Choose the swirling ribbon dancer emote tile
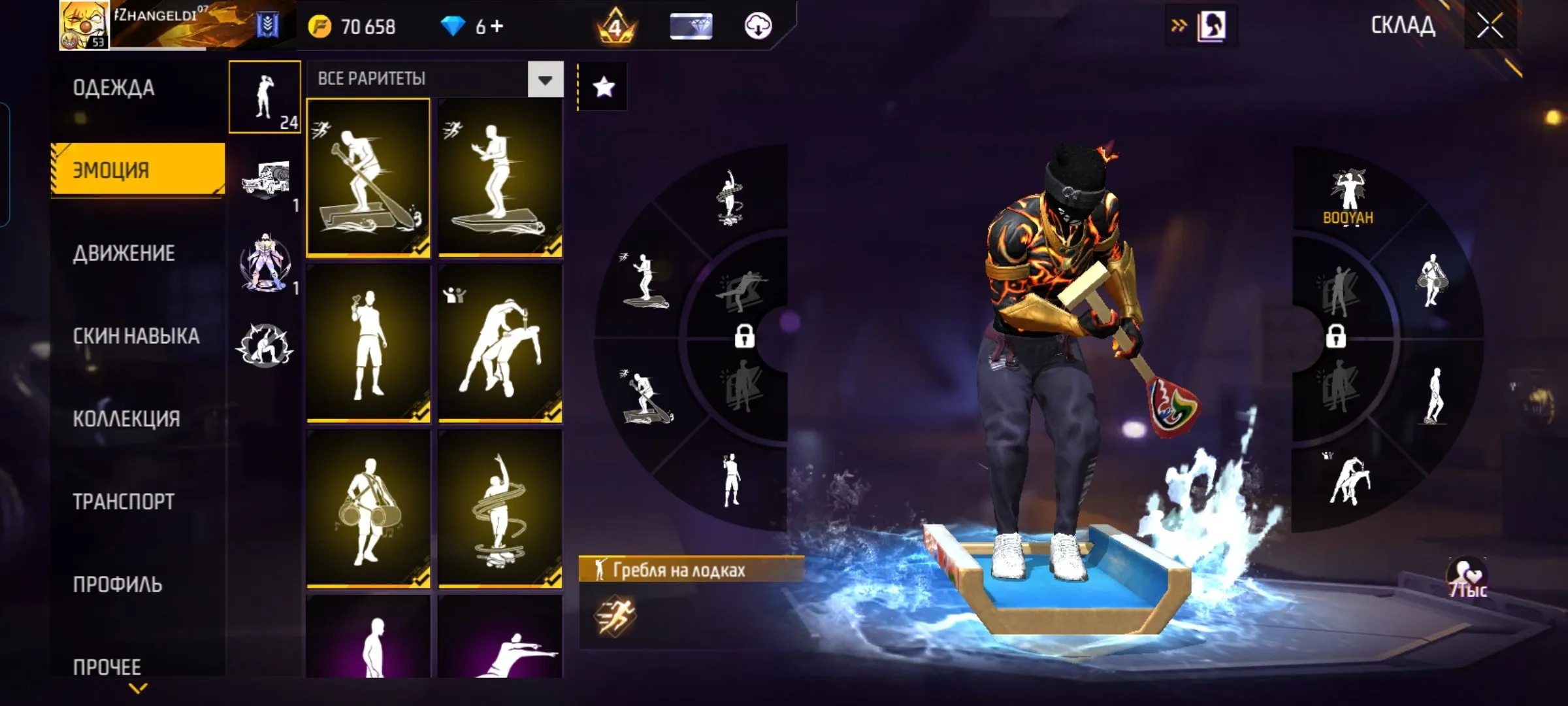The width and height of the screenshot is (1568, 706). pyautogui.click(x=500, y=509)
